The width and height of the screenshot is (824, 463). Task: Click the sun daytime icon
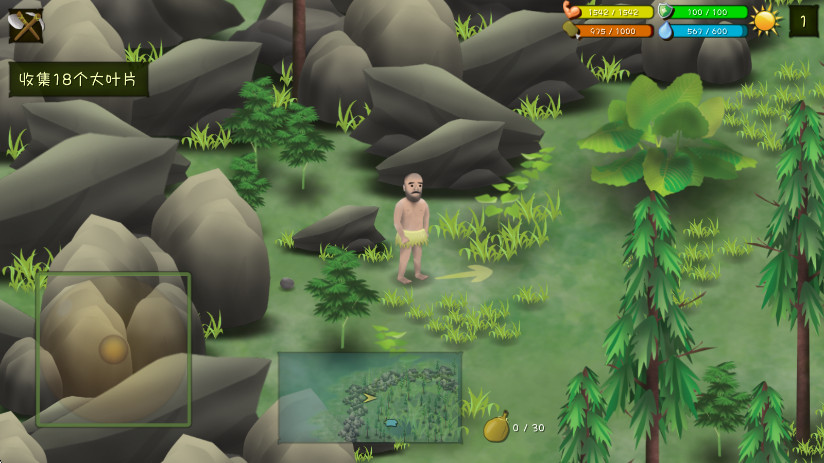(765, 21)
